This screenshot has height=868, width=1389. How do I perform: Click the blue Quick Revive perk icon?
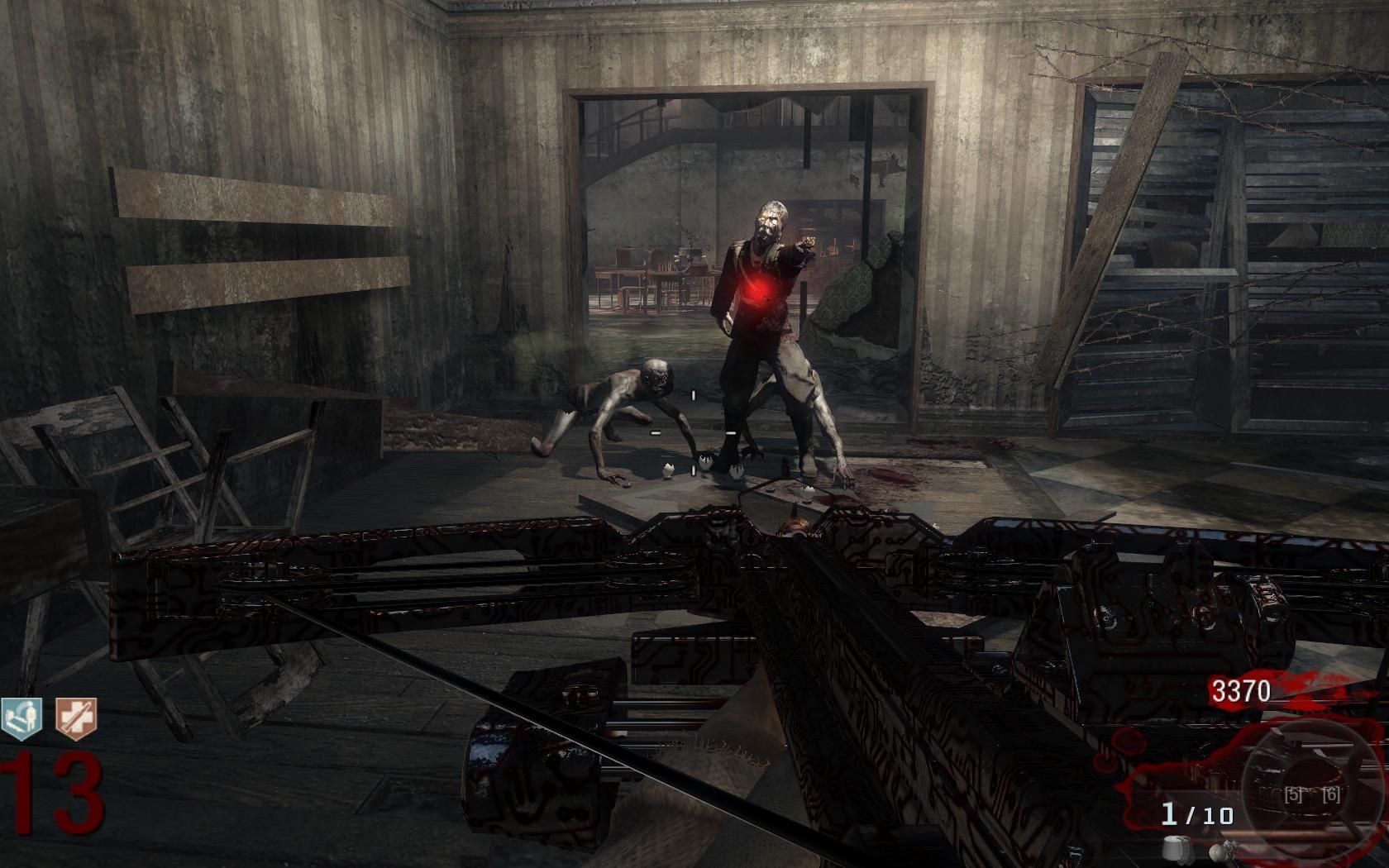pos(20,718)
